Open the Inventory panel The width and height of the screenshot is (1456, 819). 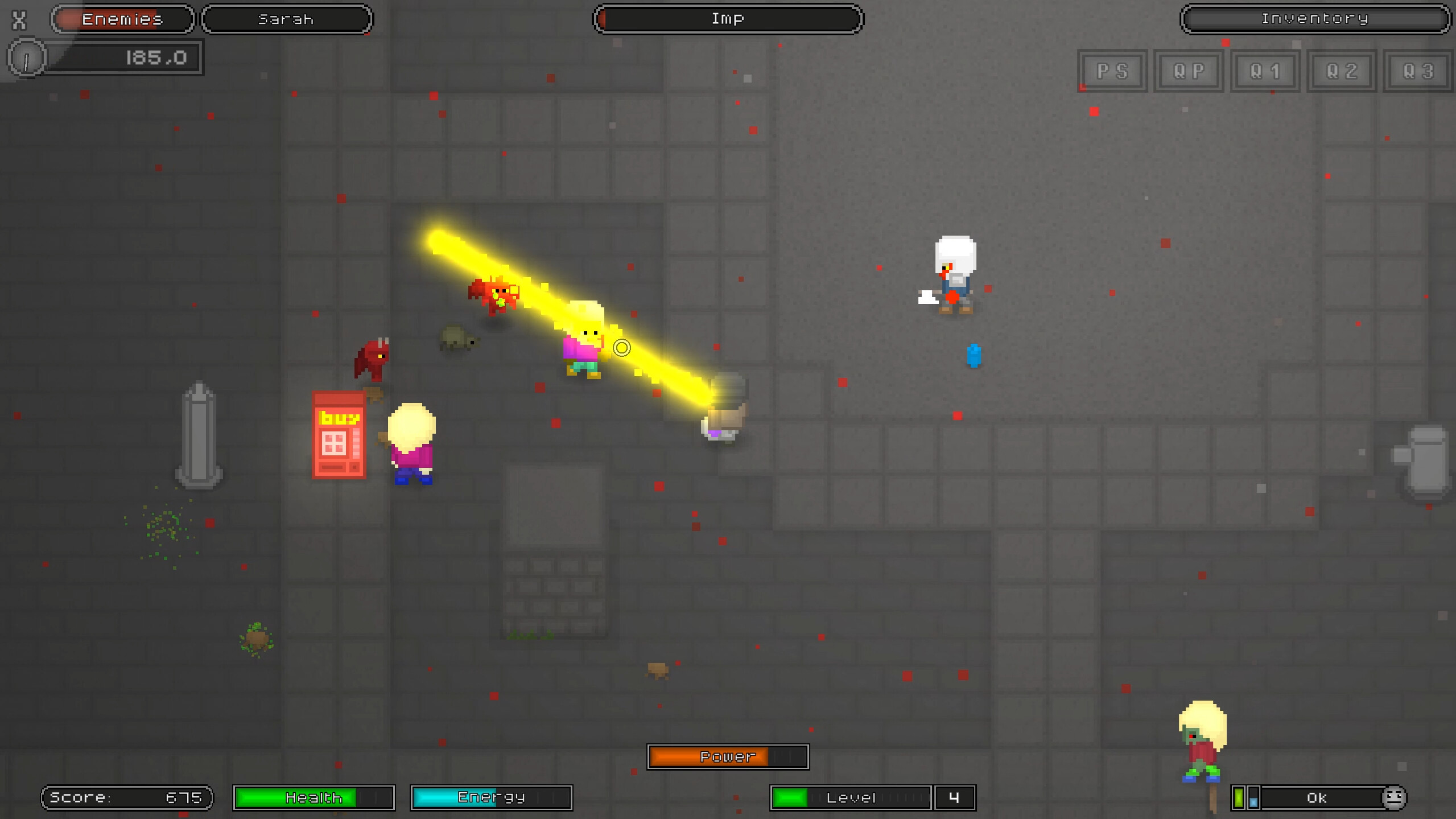pyautogui.click(x=1315, y=19)
